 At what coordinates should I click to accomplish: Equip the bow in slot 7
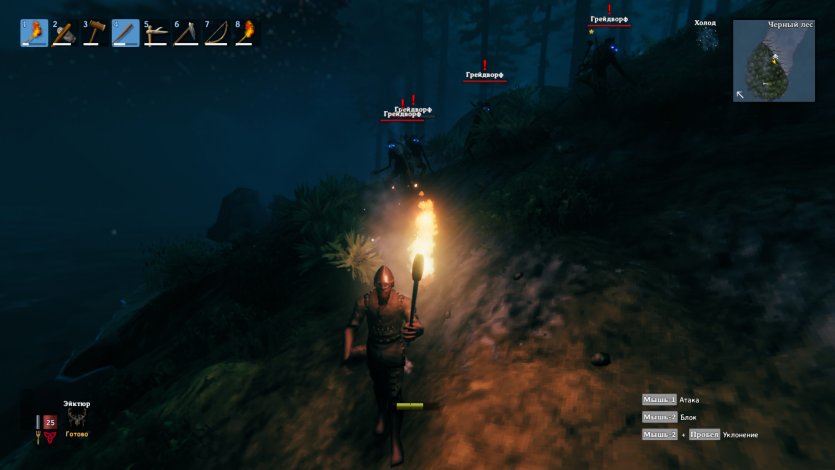coord(217,33)
